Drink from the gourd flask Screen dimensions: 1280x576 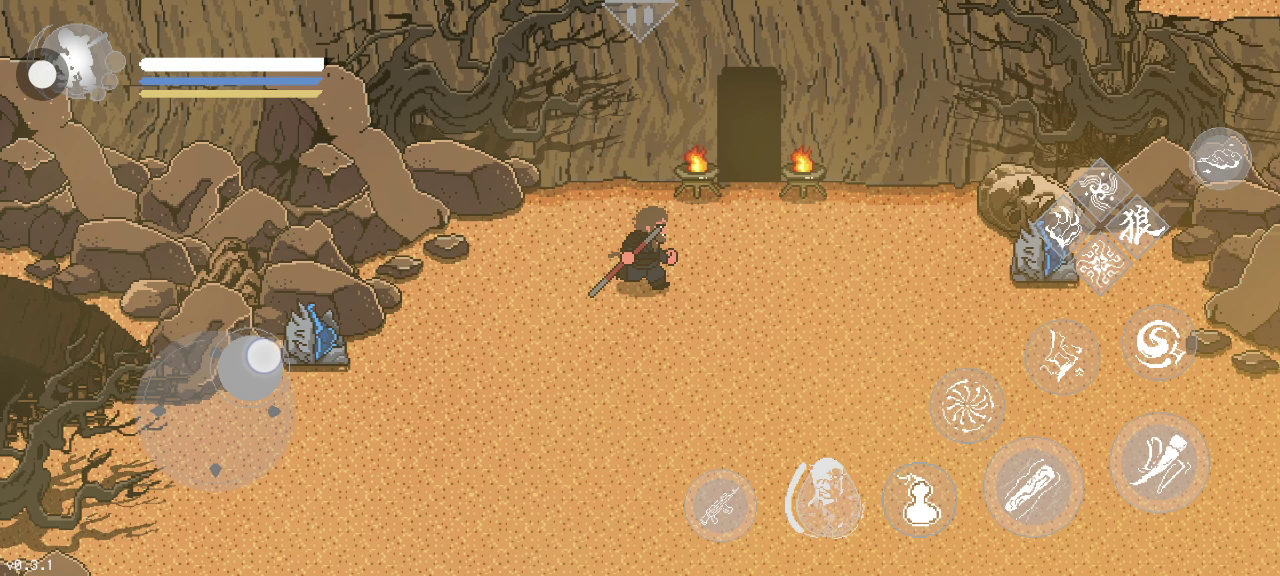tap(919, 499)
